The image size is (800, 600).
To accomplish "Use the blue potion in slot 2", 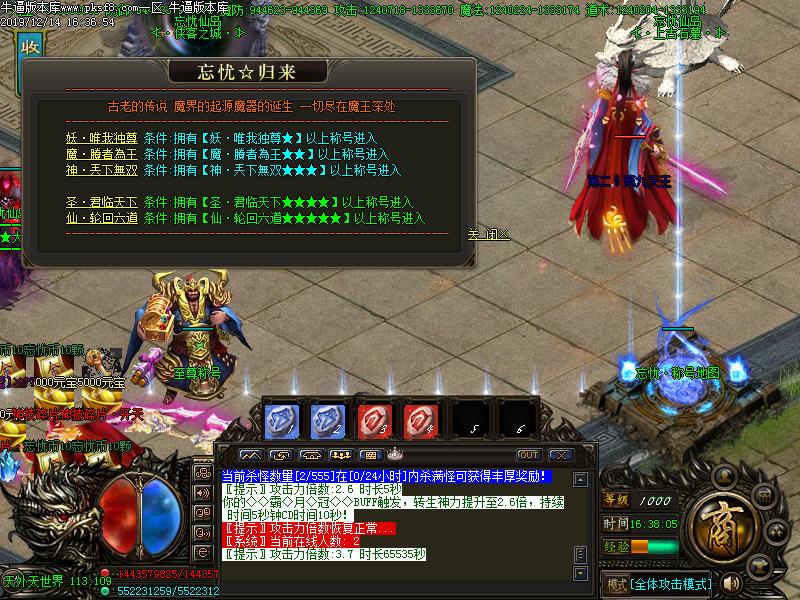I will pyautogui.click(x=328, y=417).
